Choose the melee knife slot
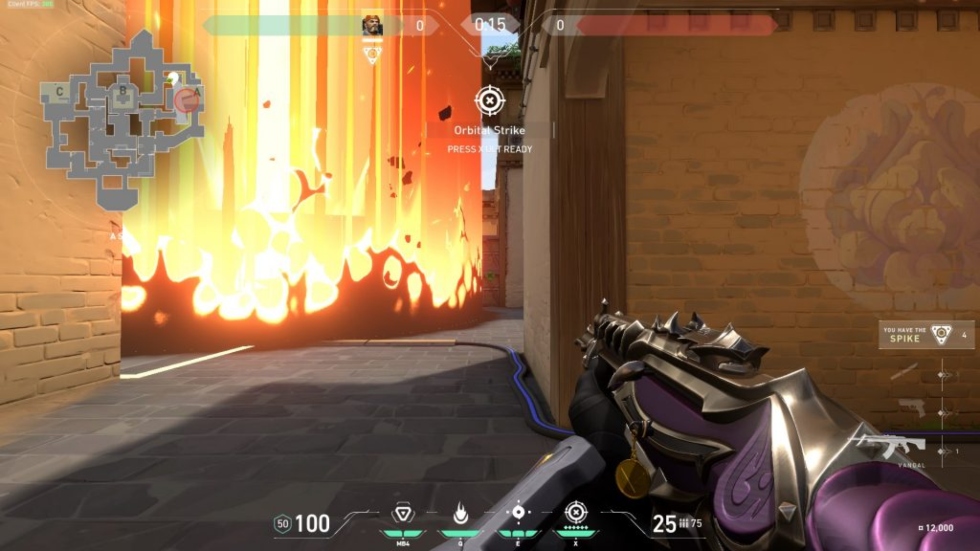 pos(904,372)
